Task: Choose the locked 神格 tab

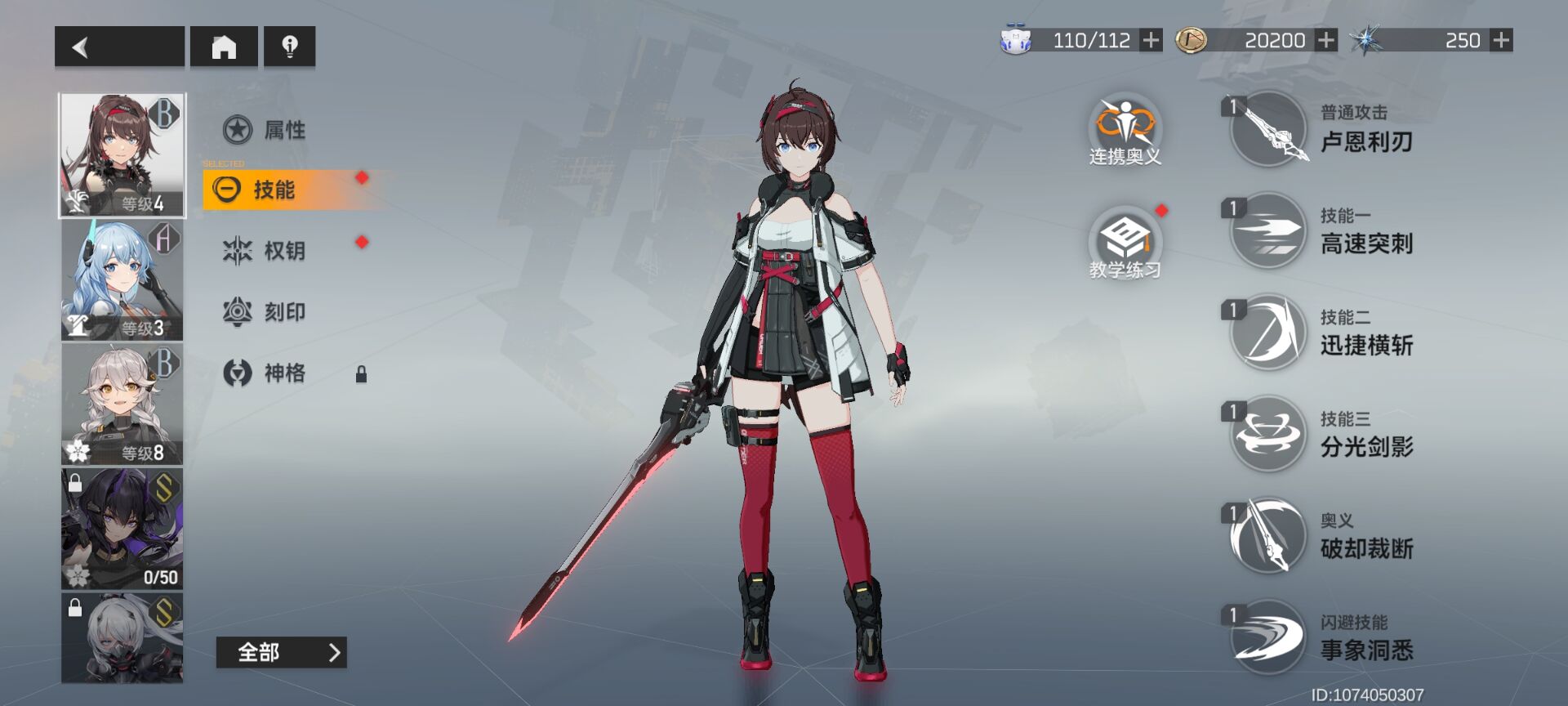Action: [265, 373]
